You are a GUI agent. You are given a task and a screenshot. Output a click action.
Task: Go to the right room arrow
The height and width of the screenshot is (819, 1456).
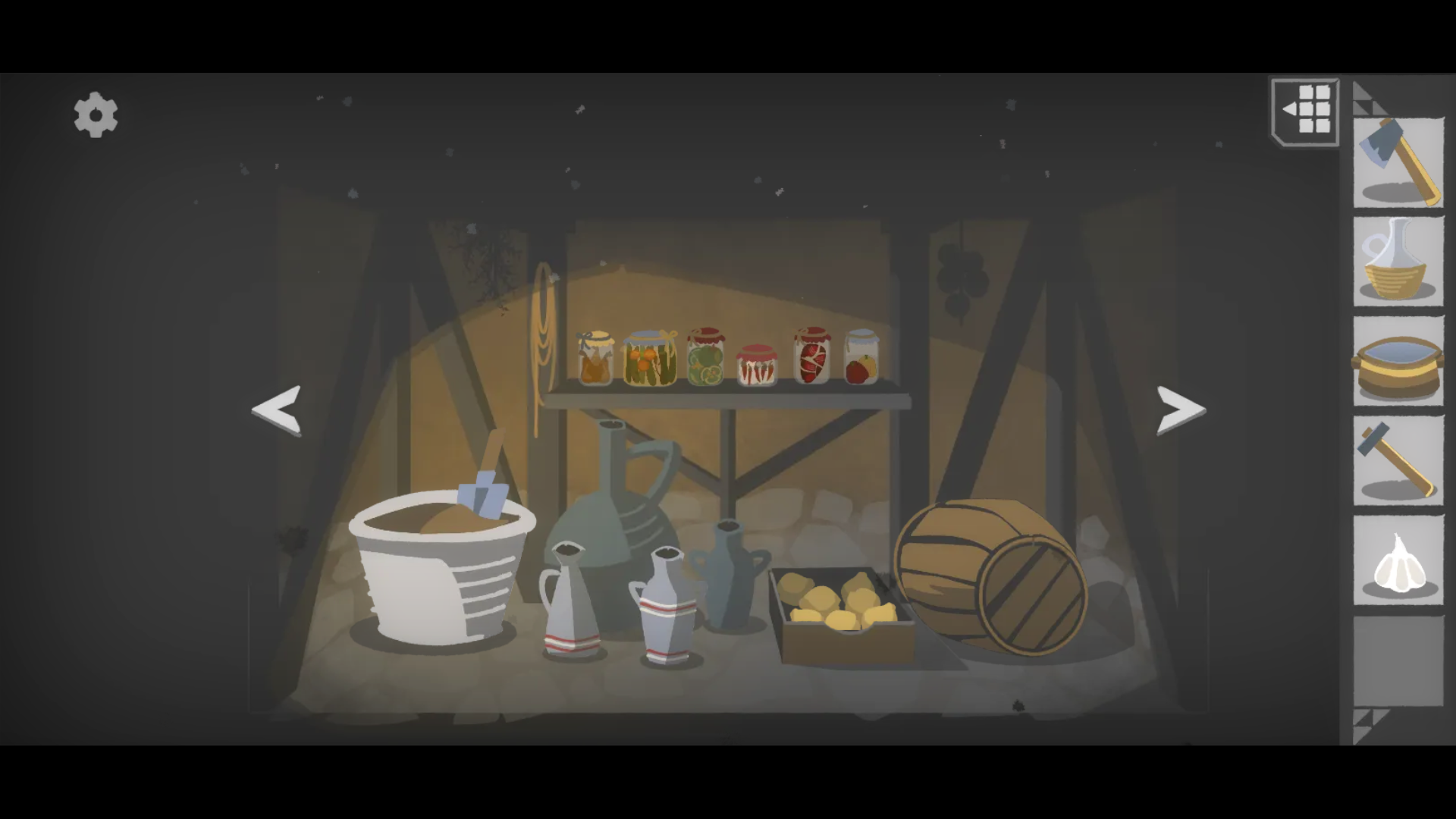(1180, 410)
